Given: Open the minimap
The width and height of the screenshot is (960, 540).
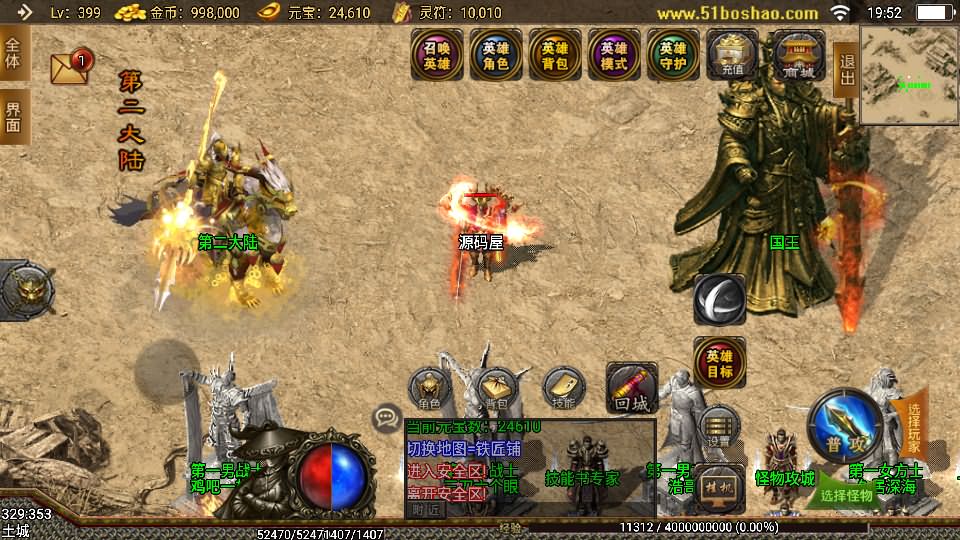Looking at the screenshot, I should 908,76.
